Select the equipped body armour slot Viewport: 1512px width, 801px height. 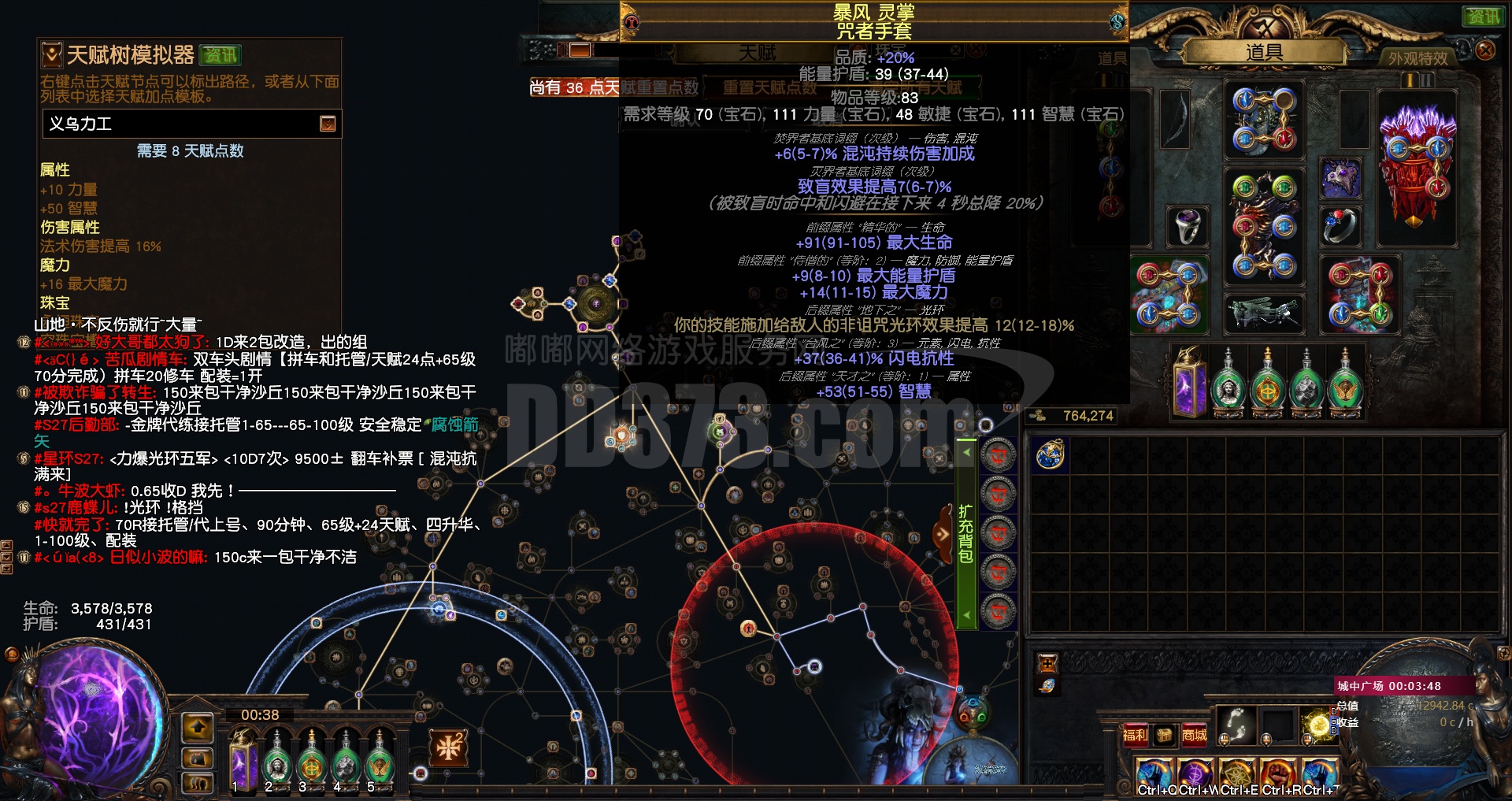tap(1263, 225)
